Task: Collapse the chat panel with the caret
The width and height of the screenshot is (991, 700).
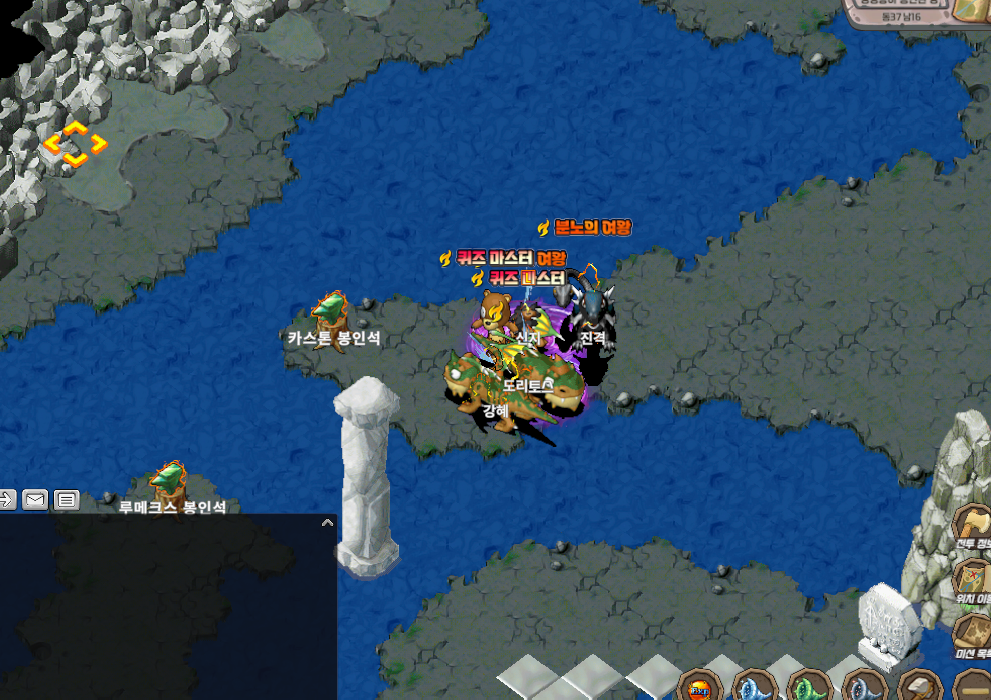Action: pos(327,522)
